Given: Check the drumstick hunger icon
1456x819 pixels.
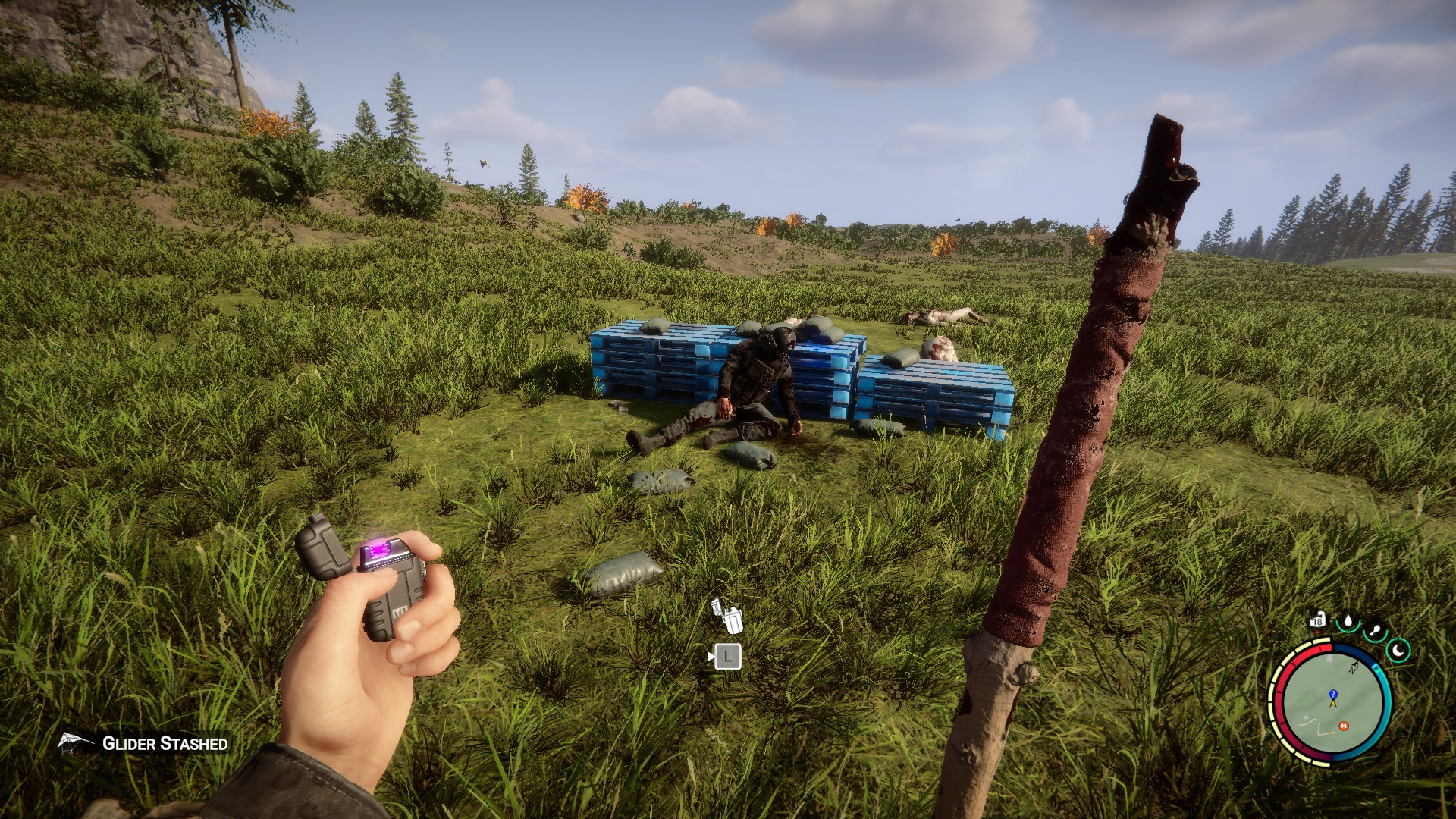Looking at the screenshot, I should [1374, 631].
